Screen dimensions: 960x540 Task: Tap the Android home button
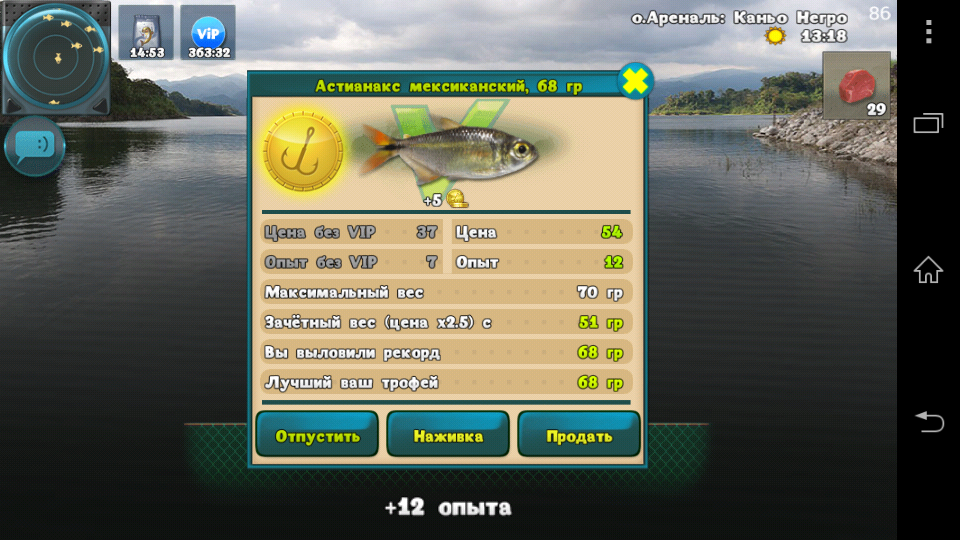[928, 270]
